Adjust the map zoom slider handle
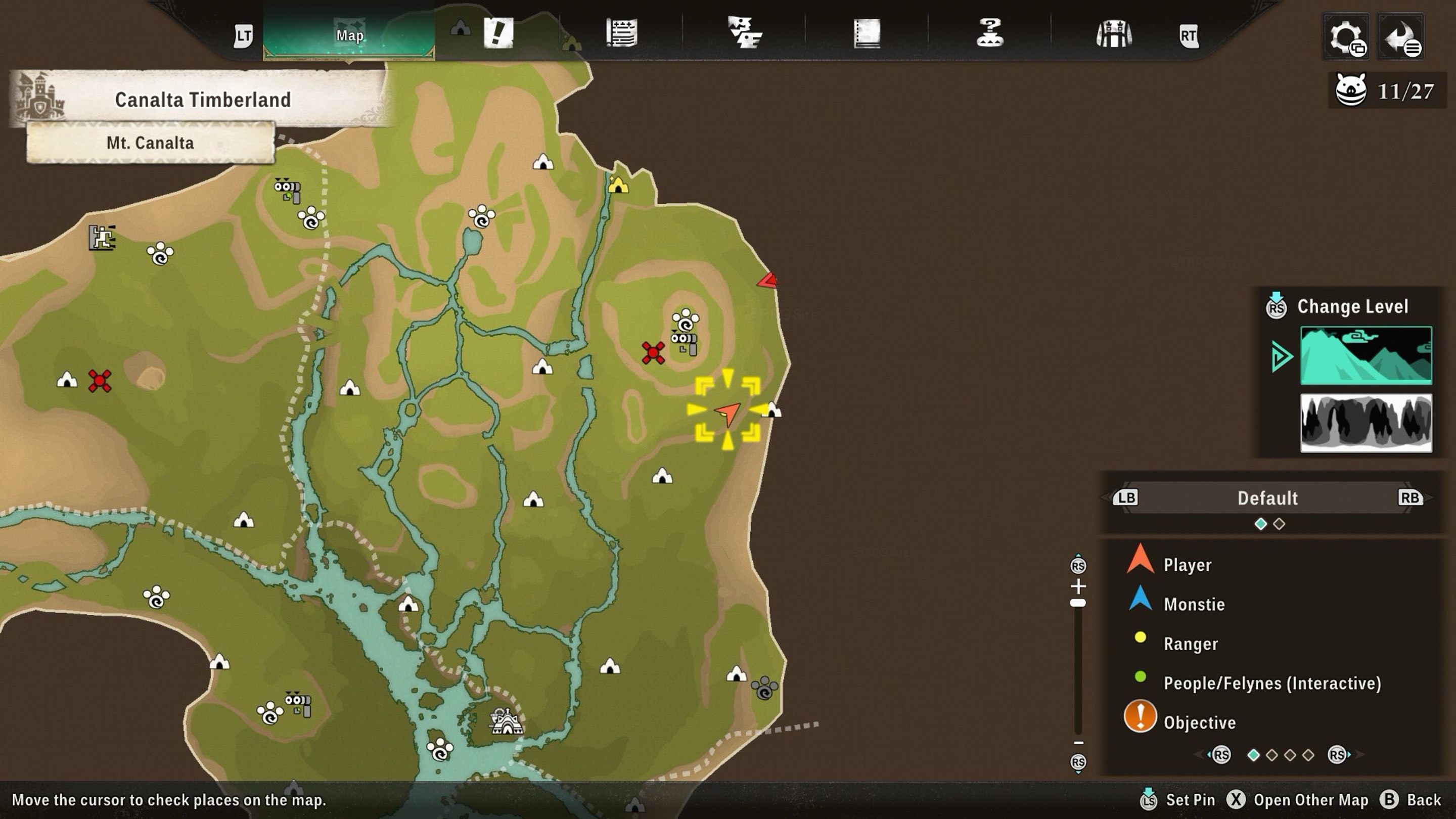The image size is (1456, 819). pos(1078,603)
